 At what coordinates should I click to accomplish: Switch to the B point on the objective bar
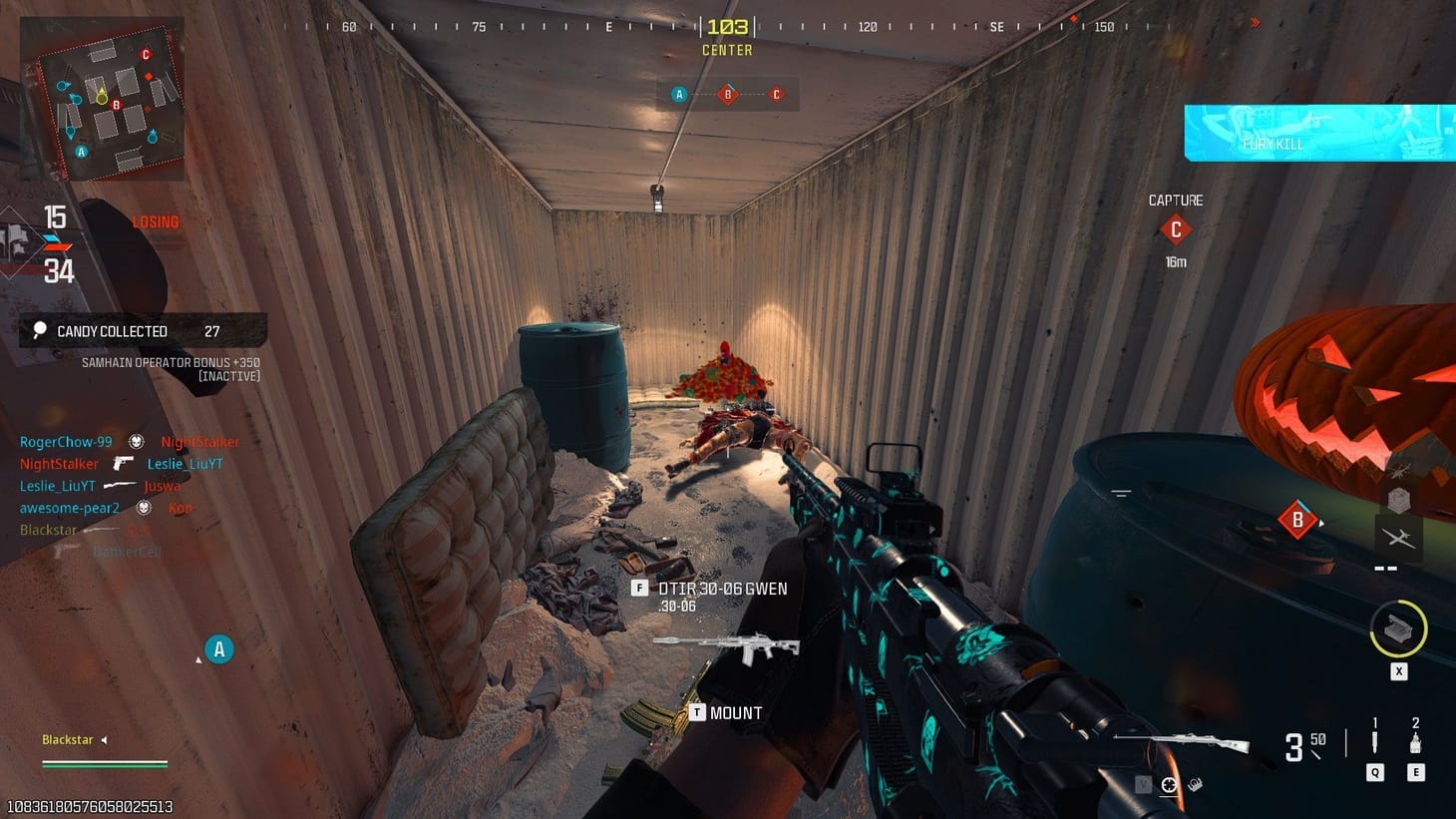click(727, 94)
